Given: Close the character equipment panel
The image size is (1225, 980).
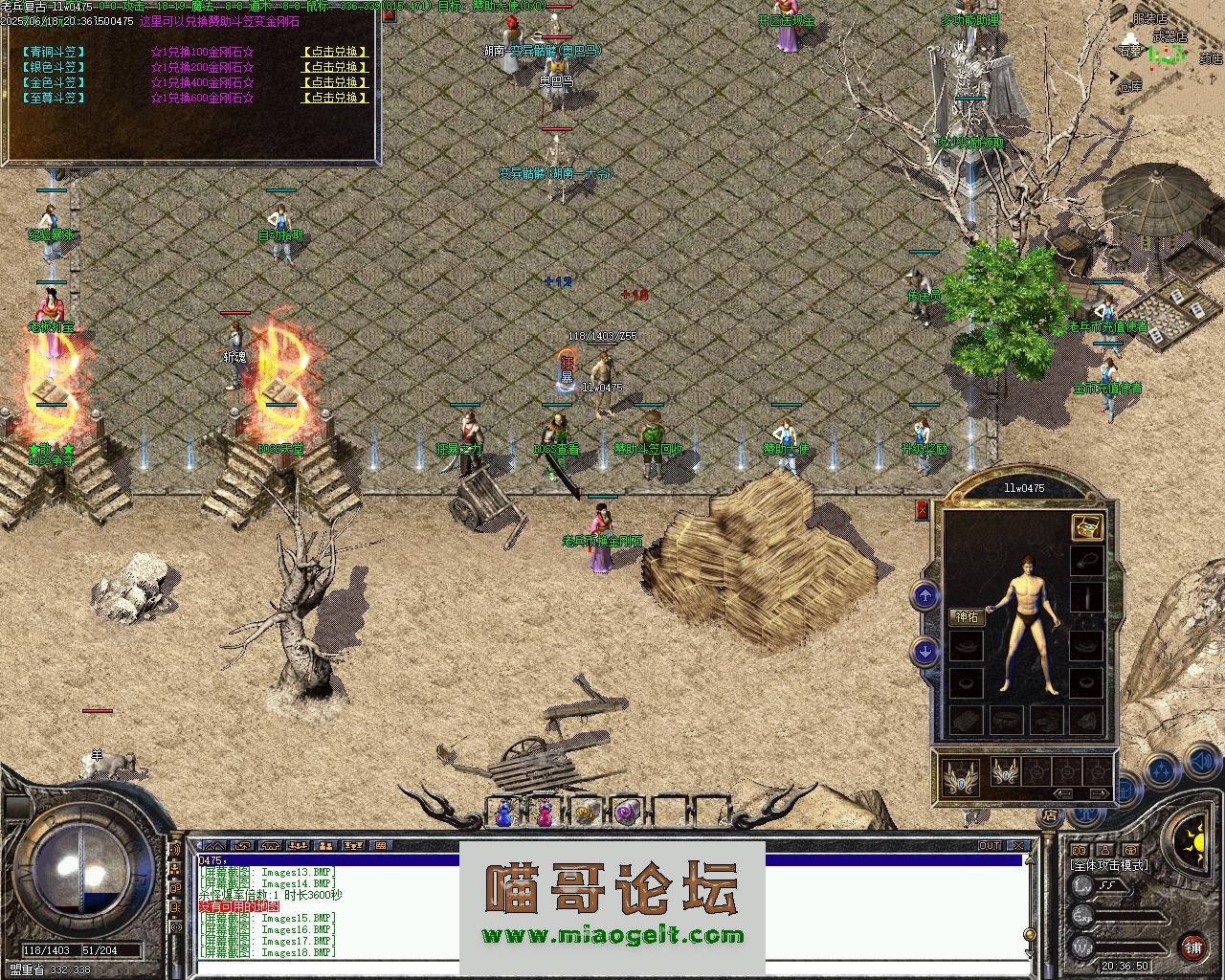Looking at the screenshot, I should point(923,510).
